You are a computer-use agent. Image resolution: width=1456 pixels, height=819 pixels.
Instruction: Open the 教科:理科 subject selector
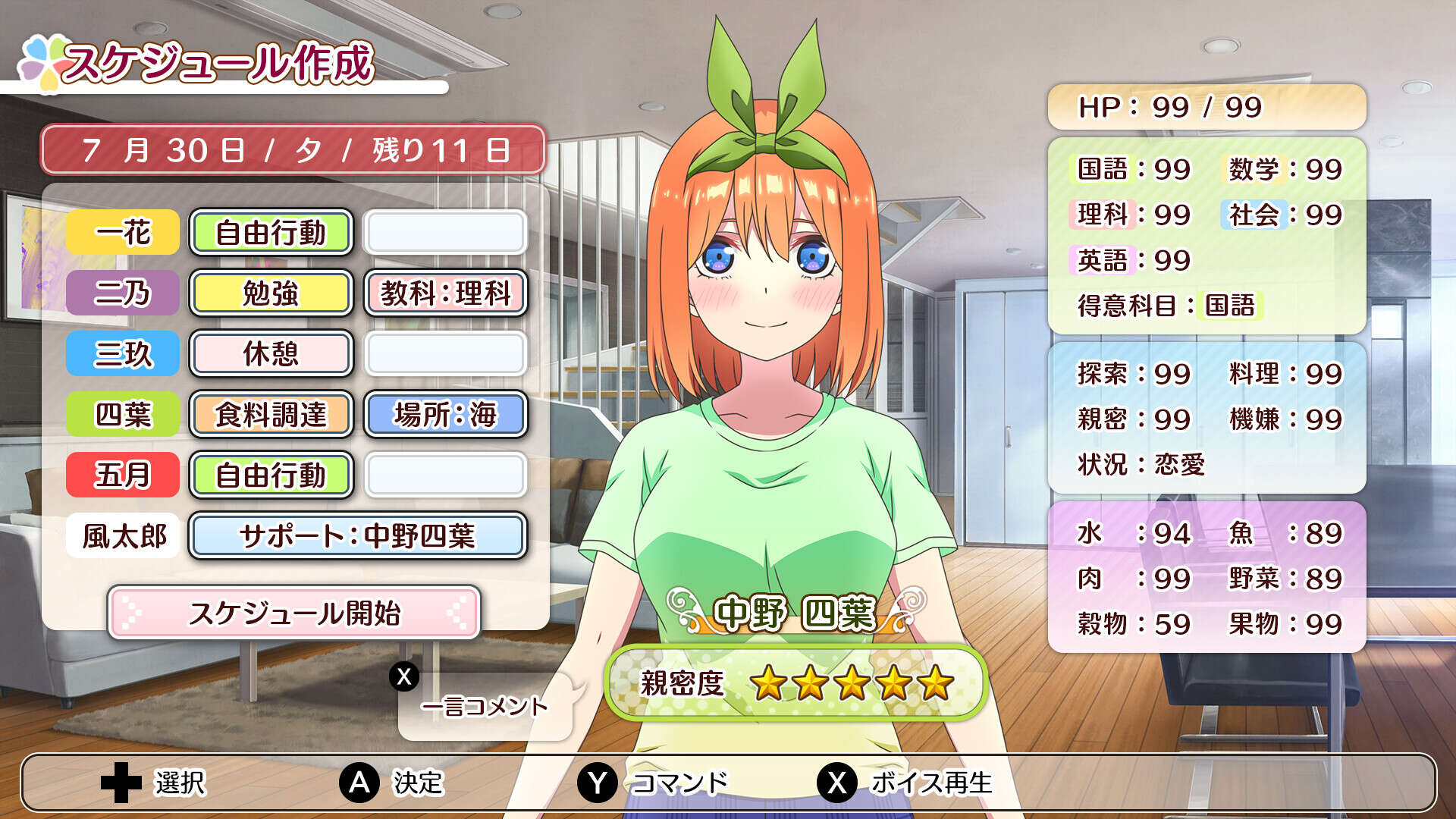[446, 293]
